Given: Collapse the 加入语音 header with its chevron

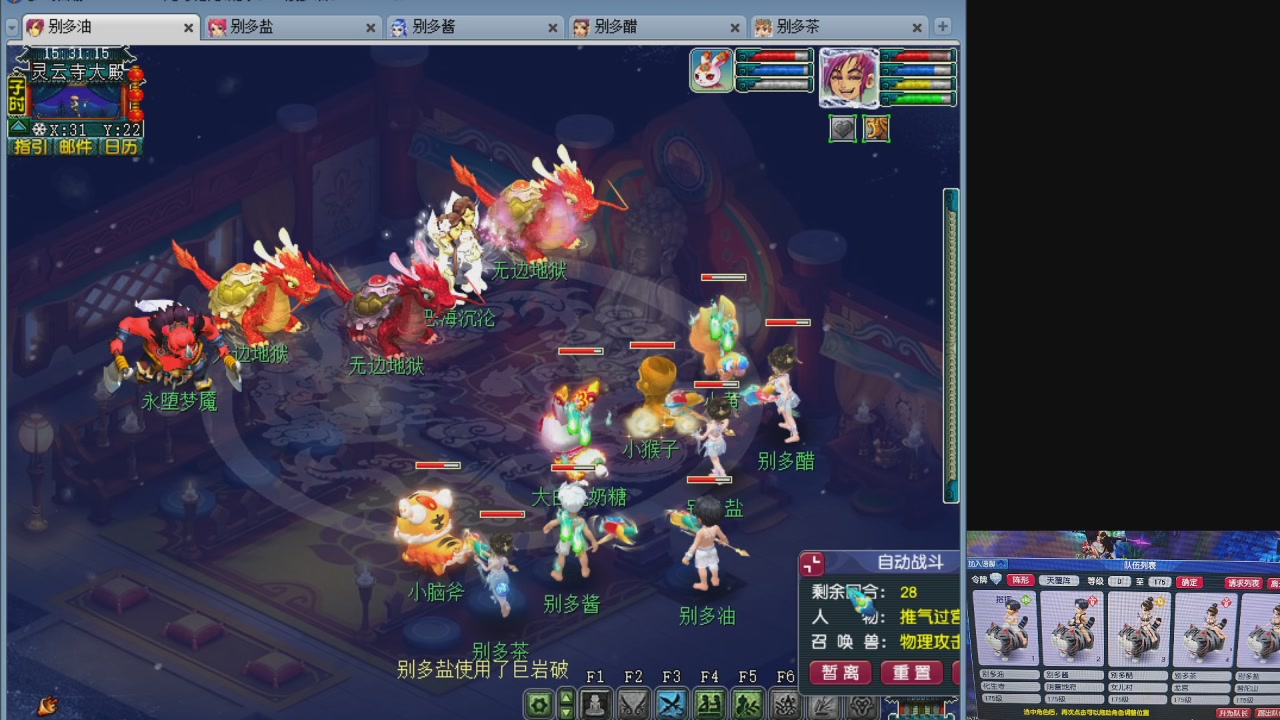Looking at the screenshot, I should click(x=1000, y=562).
